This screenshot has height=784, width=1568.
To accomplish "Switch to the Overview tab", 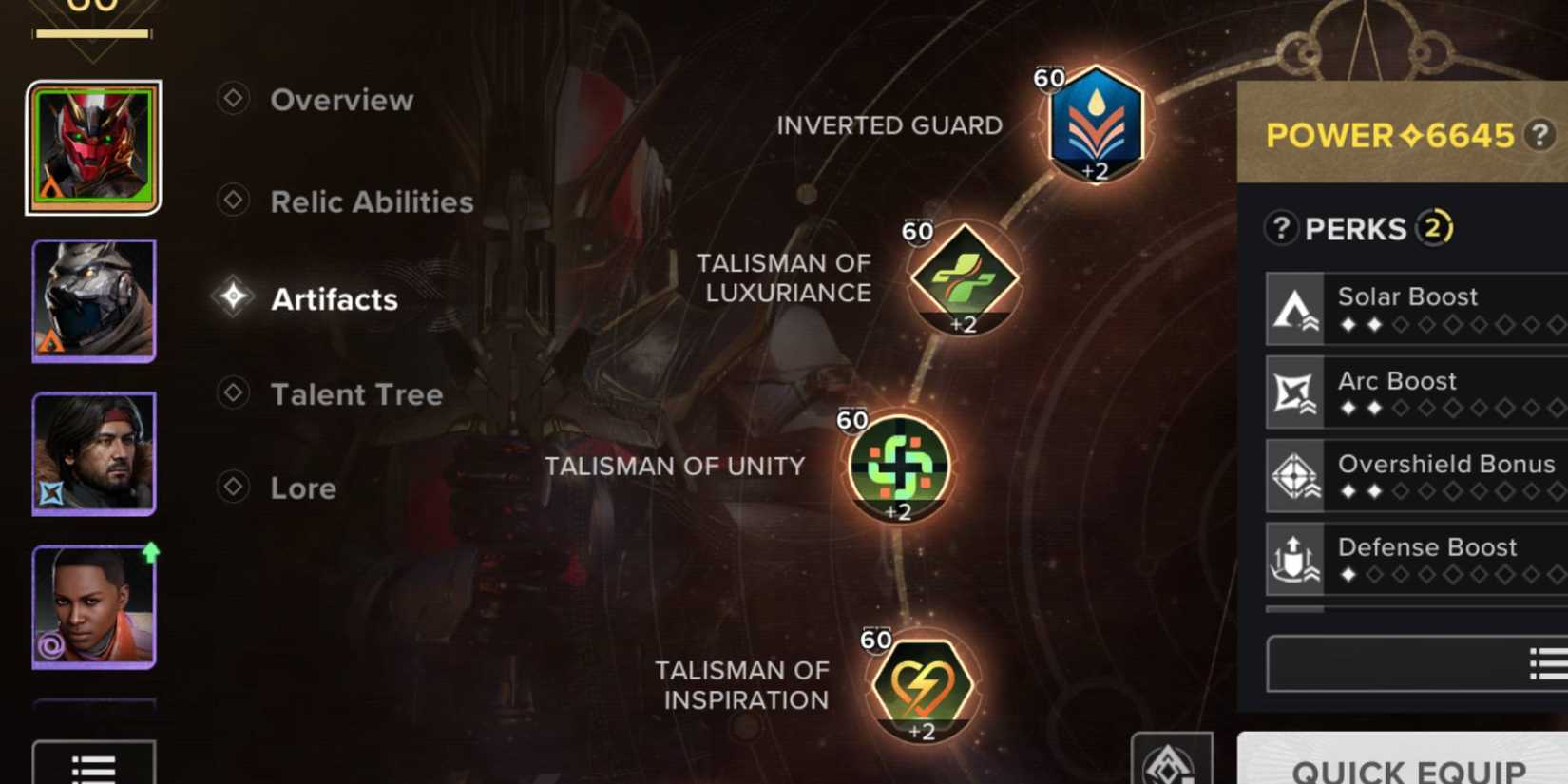I will point(341,100).
